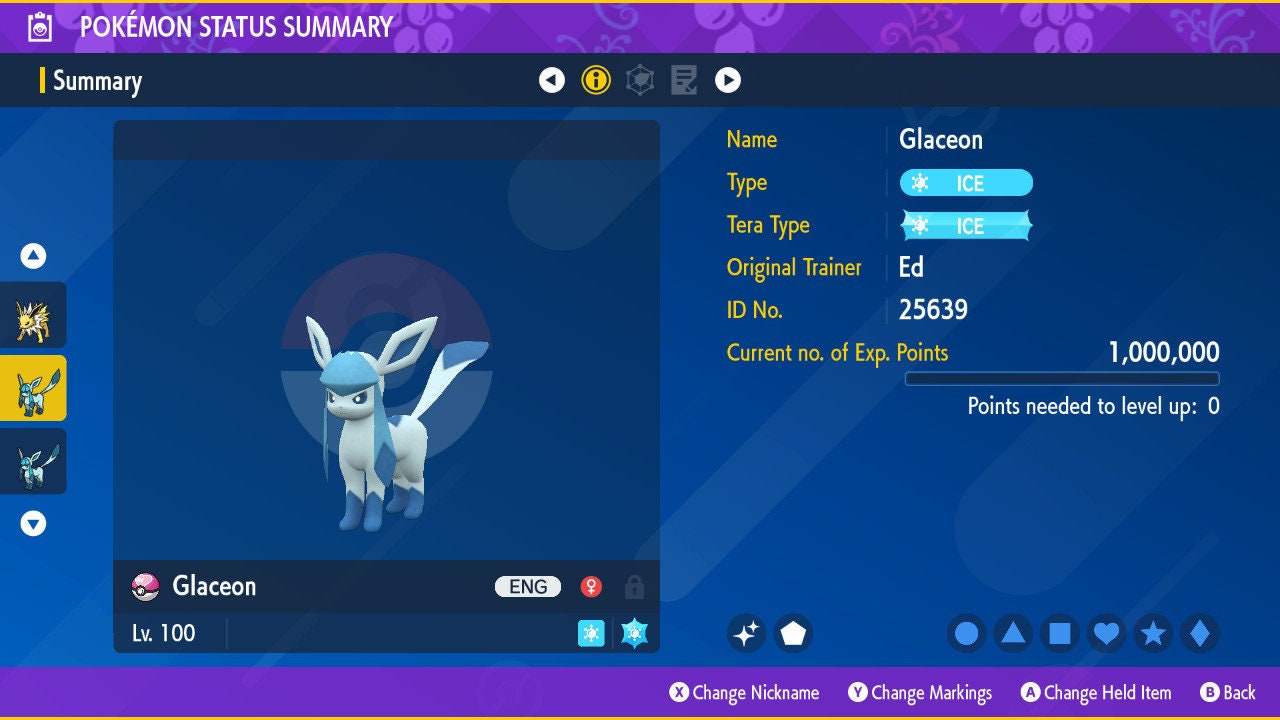Go to the next summary page arrow
This screenshot has width=1280, height=720.
728,80
